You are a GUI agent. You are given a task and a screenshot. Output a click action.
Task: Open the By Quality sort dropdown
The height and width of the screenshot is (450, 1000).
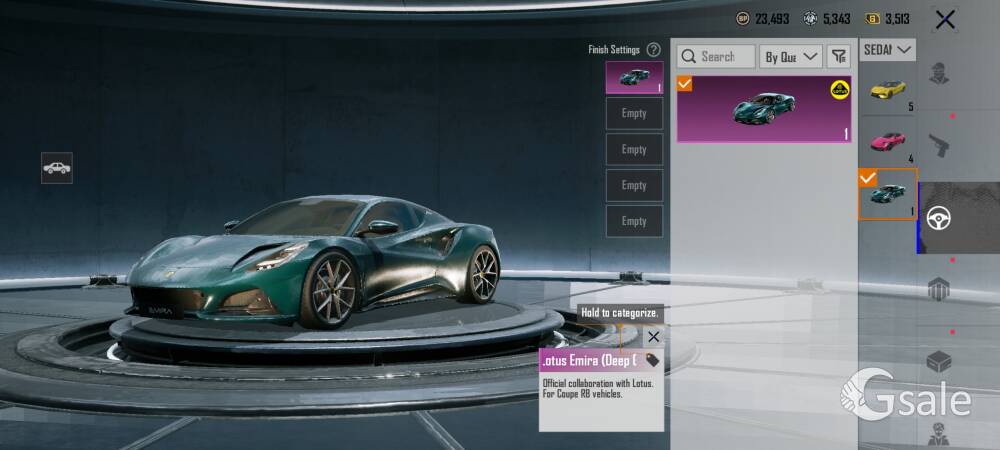pyautogui.click(x=790, y=57)
